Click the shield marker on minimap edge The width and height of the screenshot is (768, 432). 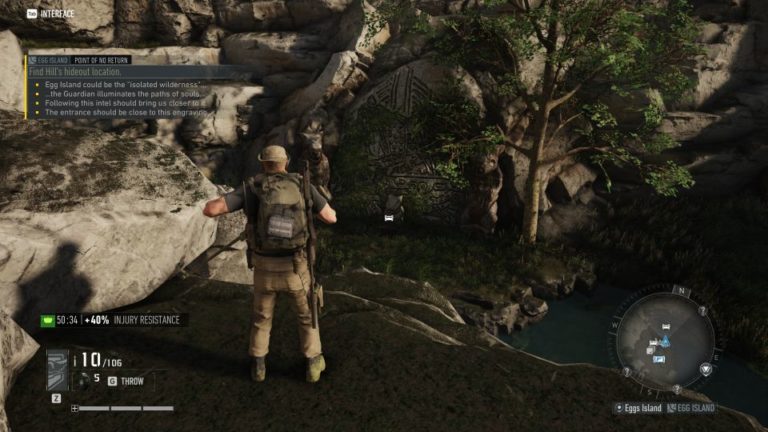[706, 368]
